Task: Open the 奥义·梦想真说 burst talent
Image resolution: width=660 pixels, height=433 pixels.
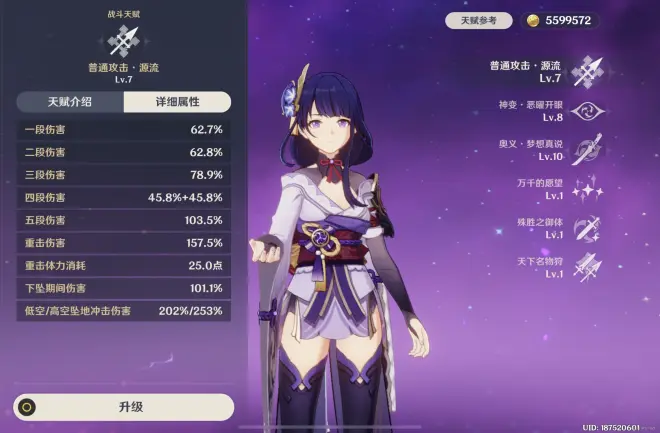Action: [584, 149]
